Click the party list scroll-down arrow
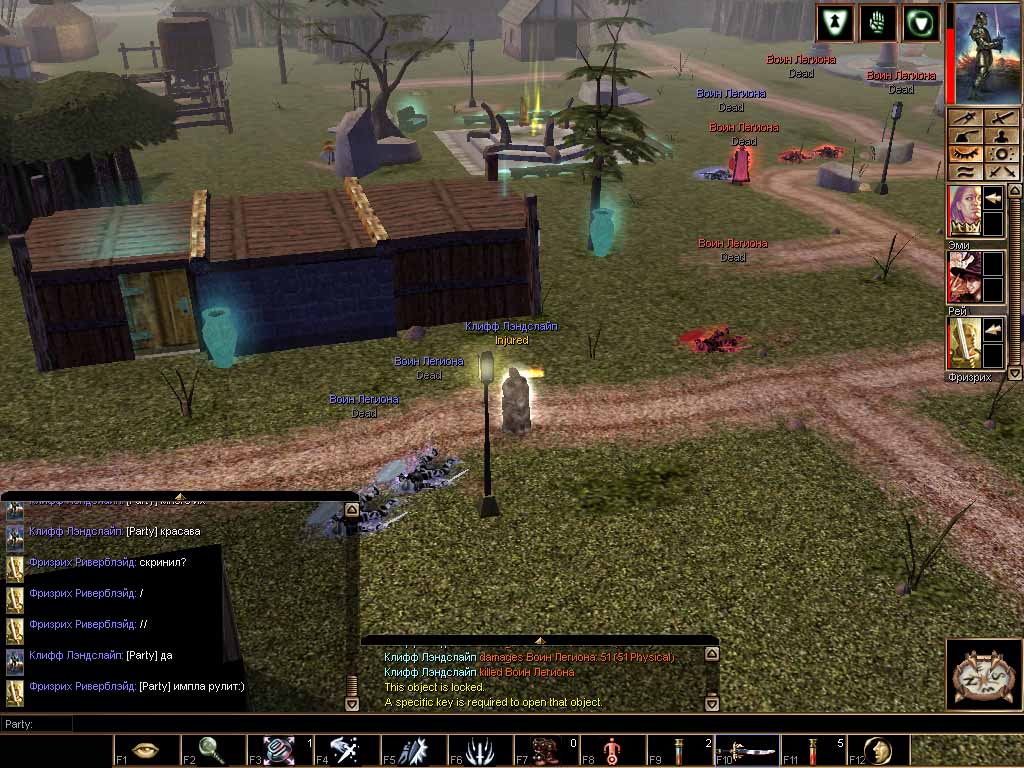Screen dimensions: 1024x768 click(1014, 373)
